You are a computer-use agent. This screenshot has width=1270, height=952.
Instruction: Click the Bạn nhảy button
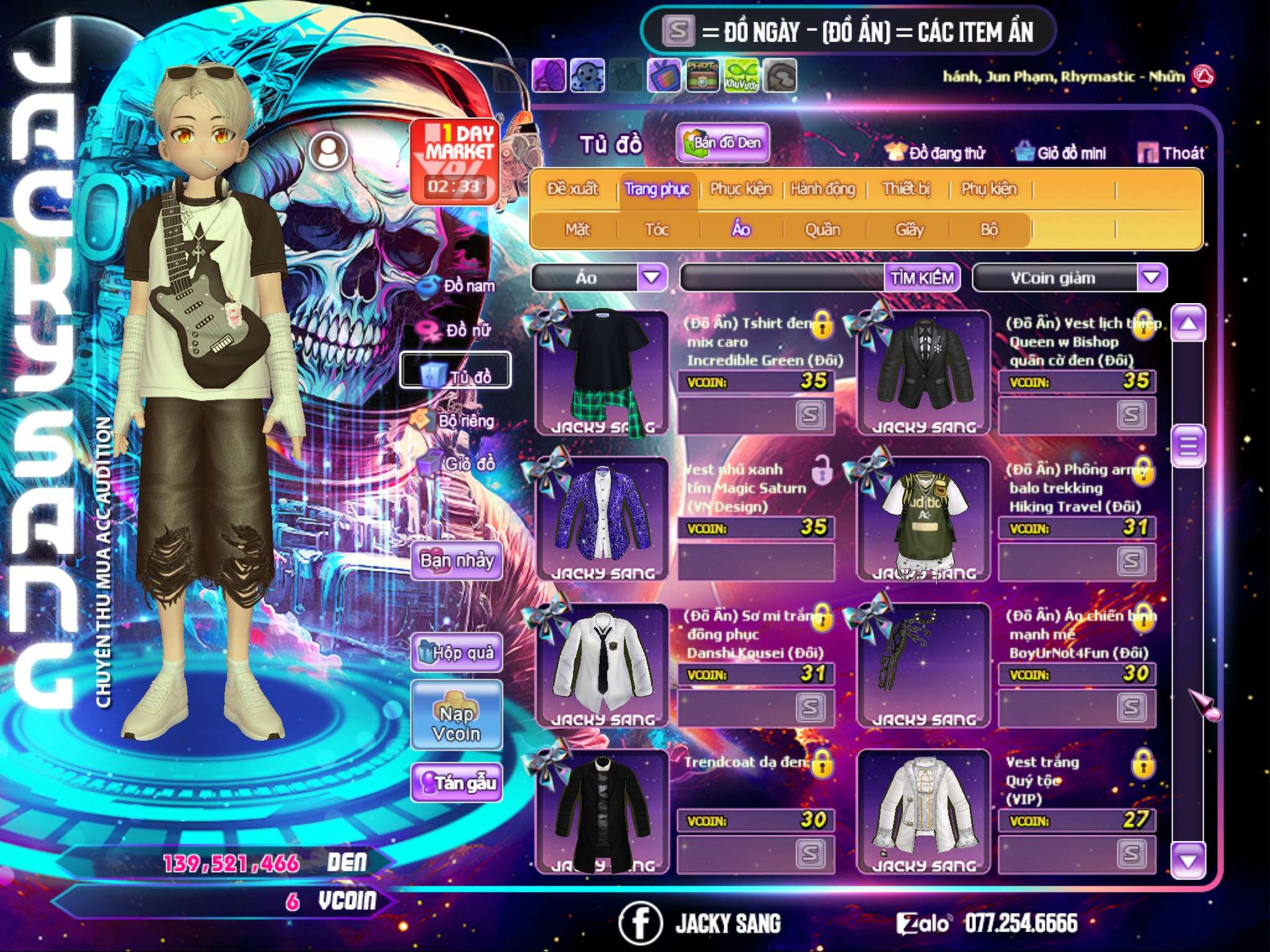(x=456, y=561)
